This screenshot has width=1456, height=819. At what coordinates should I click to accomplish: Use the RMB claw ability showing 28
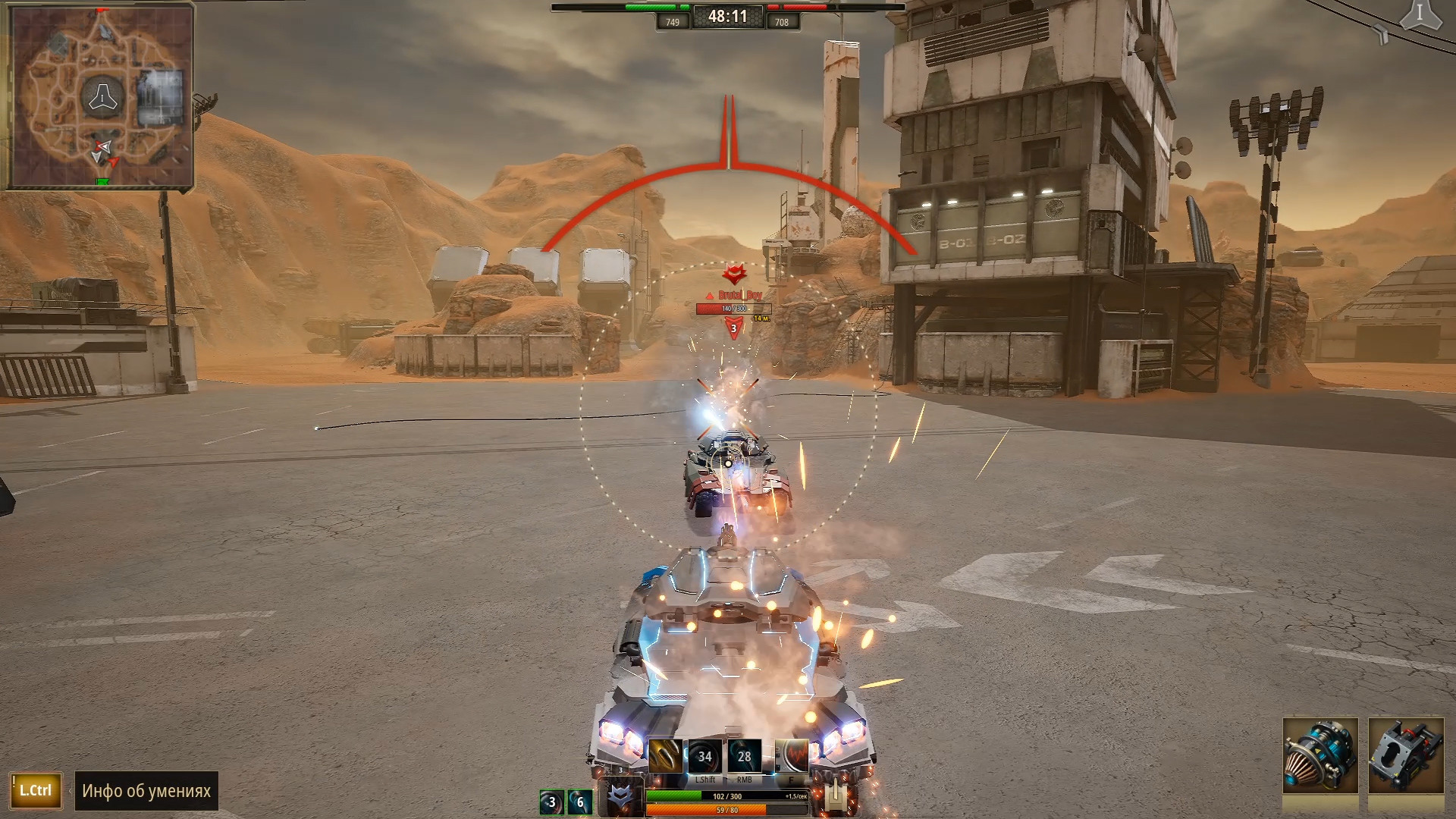(x=744, y=756)
